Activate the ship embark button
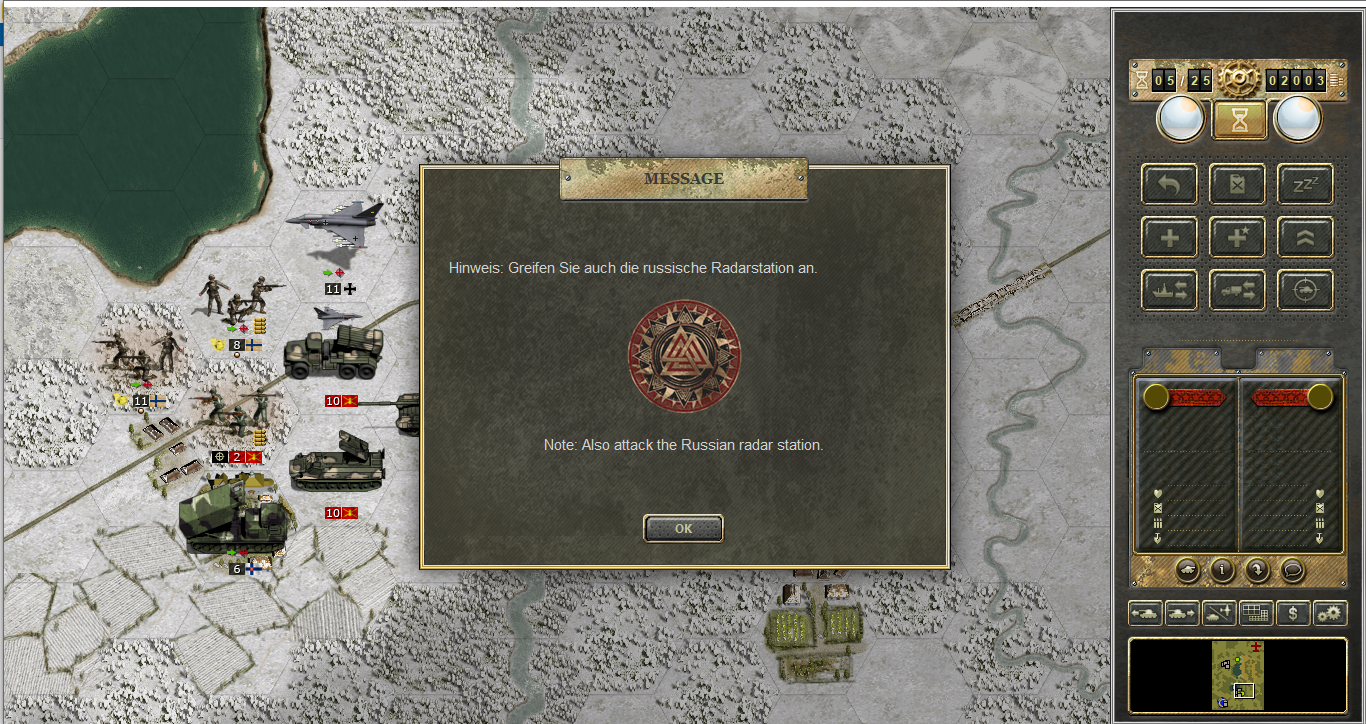 point(1169,290)
